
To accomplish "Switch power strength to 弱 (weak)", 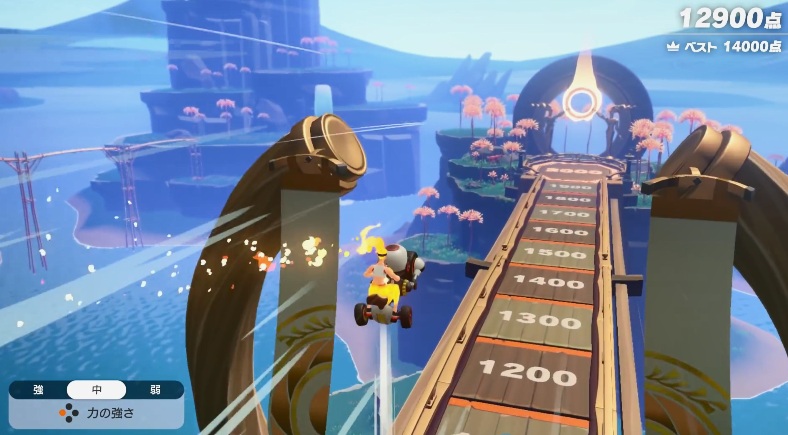I will coord(154,390).
